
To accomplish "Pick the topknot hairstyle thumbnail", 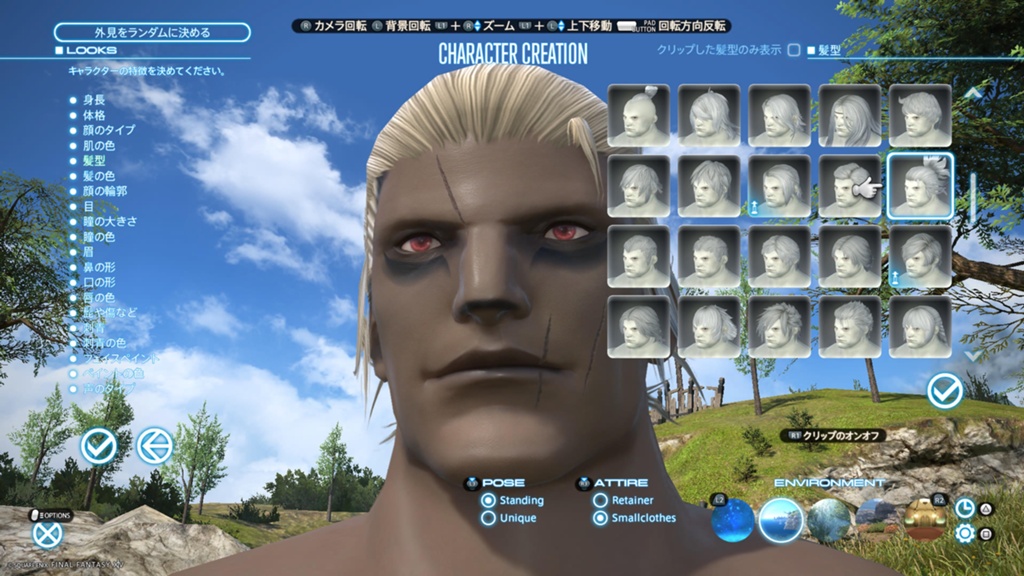I will coord(639,115).
